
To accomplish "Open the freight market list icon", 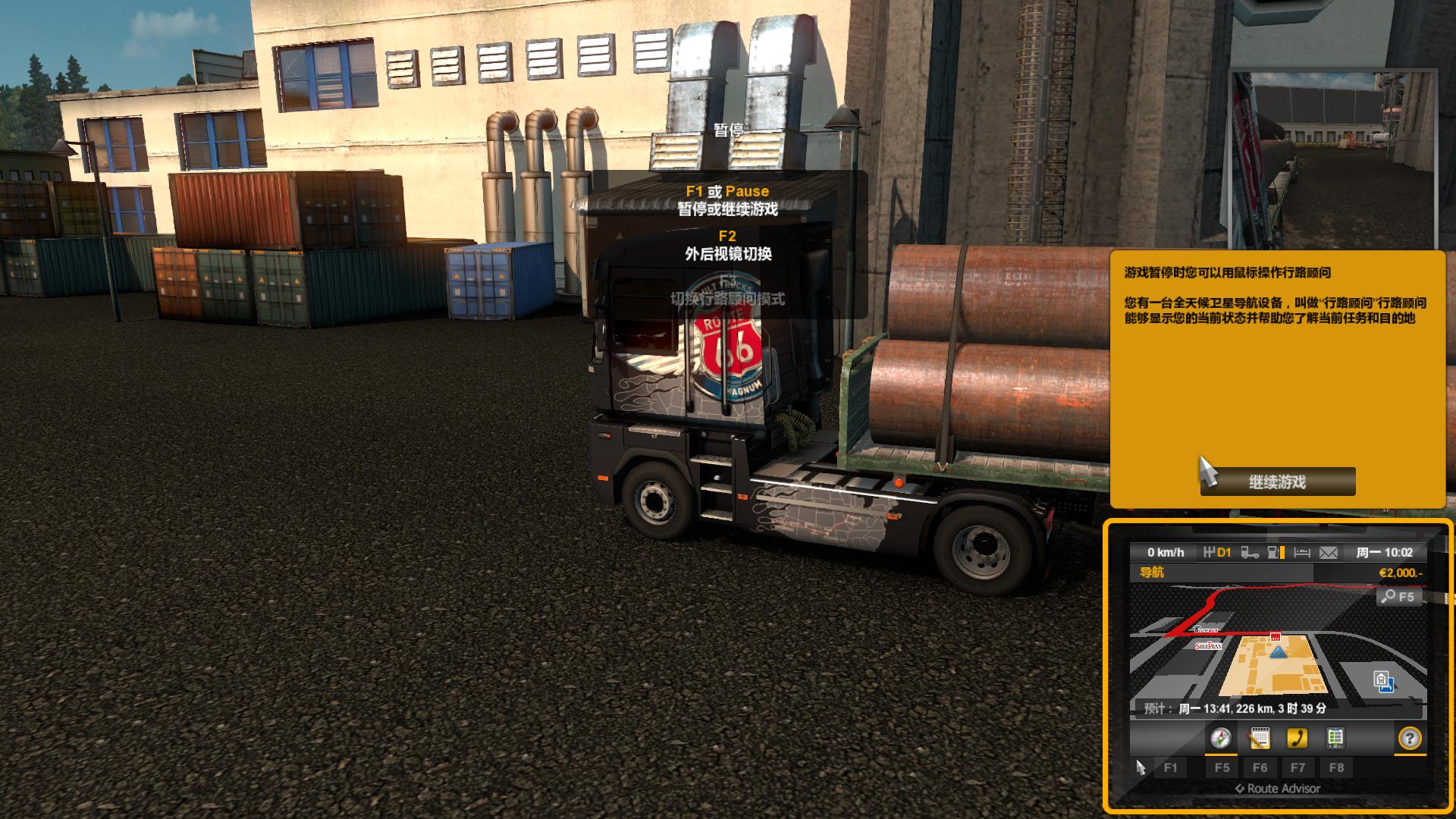I will (1335, 739).
